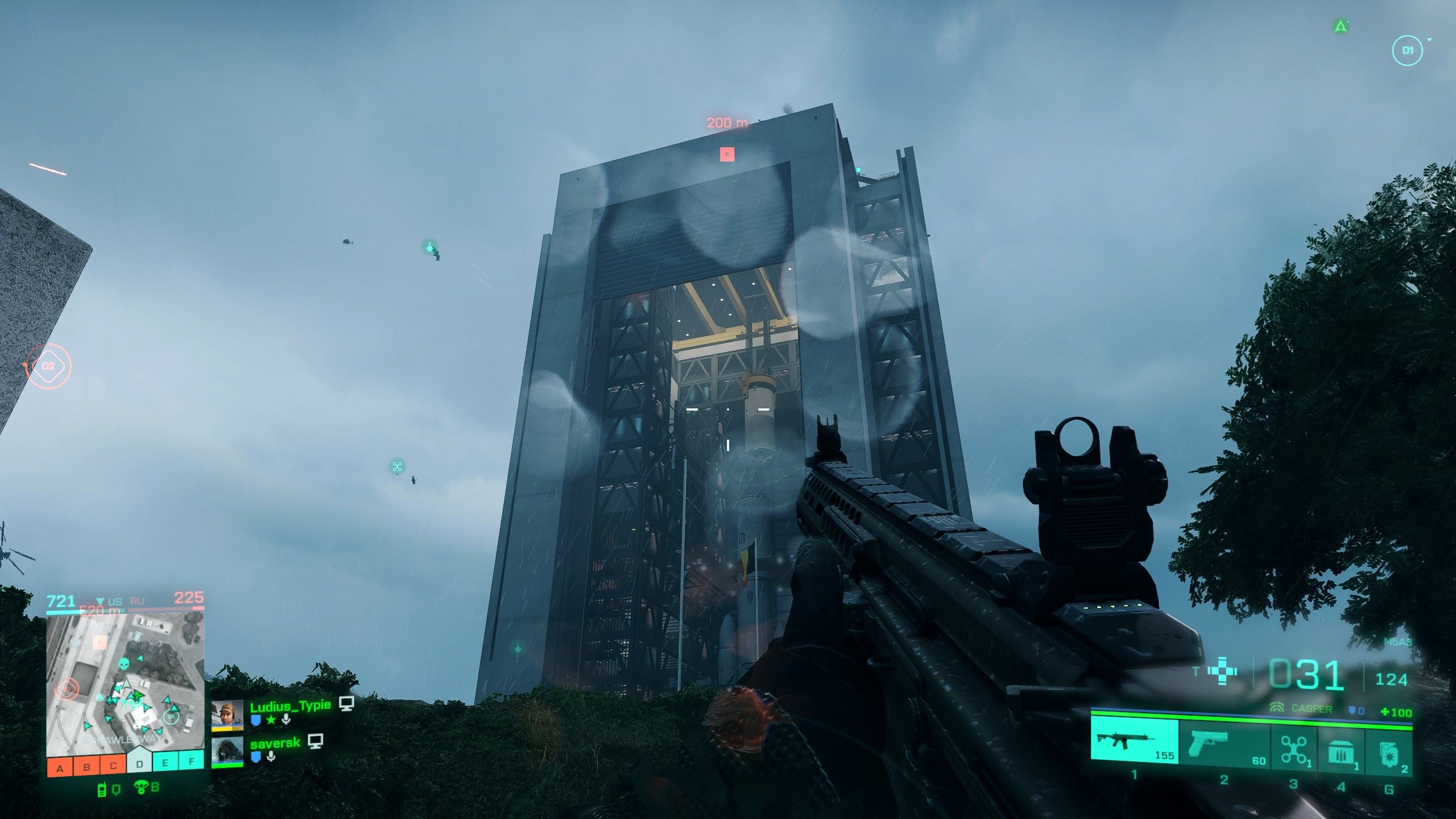Screen dimensions: 1456x819
Task: Select objective C flag indicator
Action: pos(113,766)
